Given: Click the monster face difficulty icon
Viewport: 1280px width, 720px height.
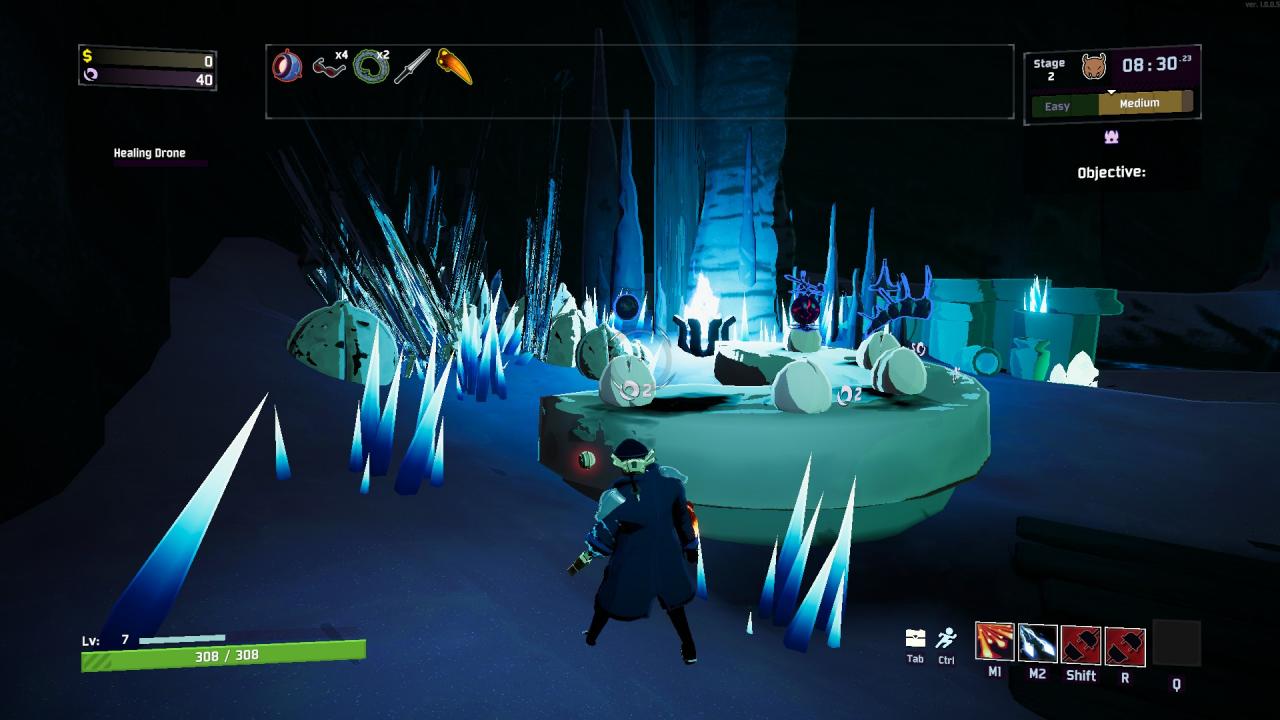Looking at the screenshot, I should pos(1093,66).
